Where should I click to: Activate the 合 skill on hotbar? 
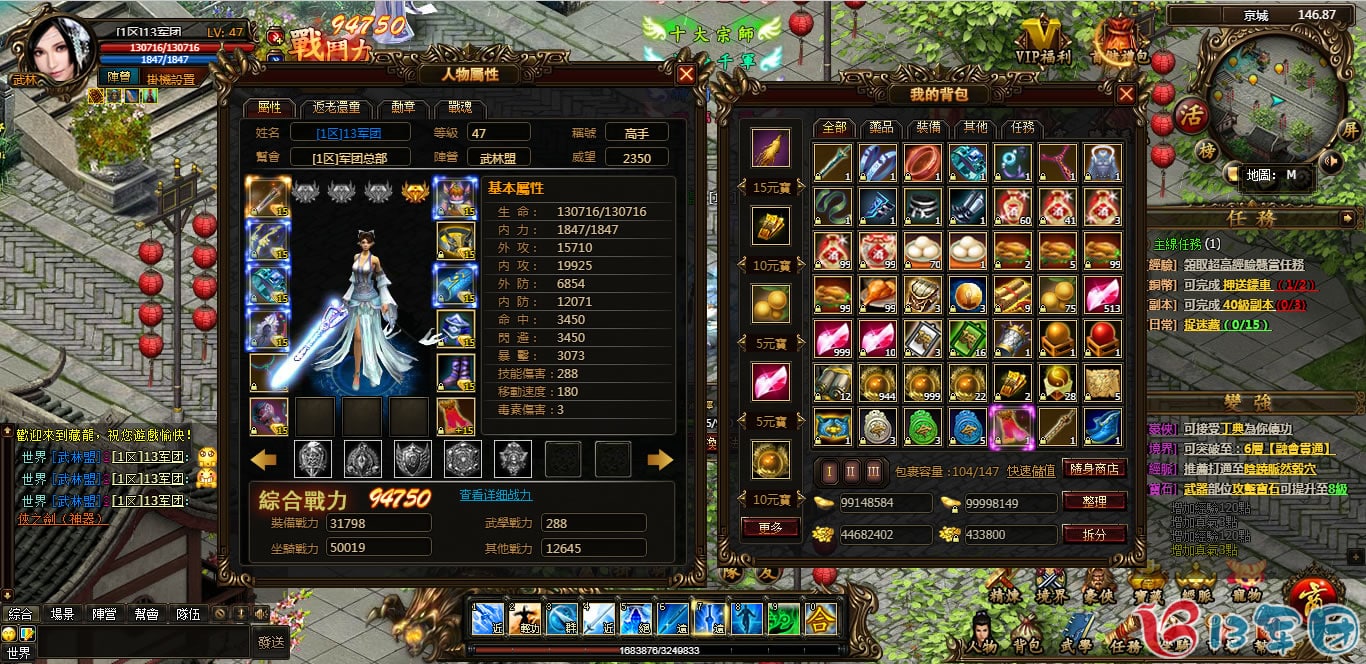coord(821,620)
